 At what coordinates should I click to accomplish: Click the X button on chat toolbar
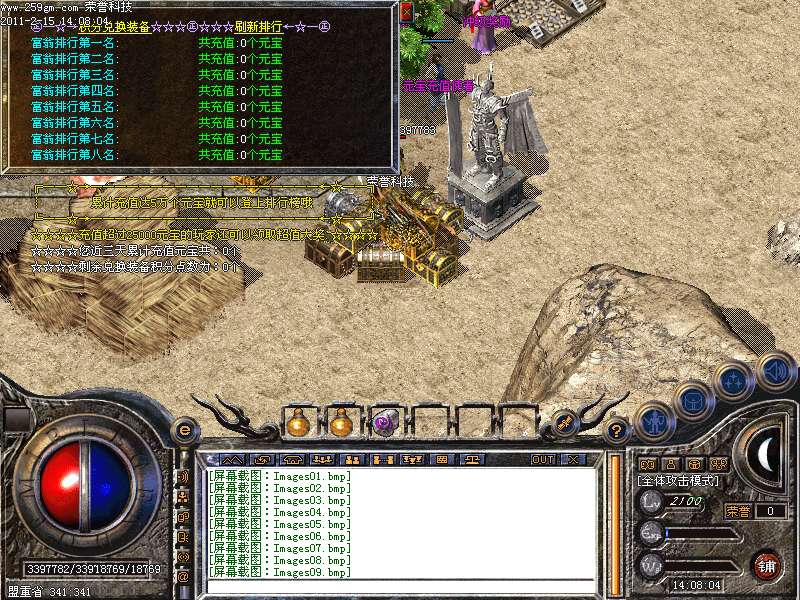tap(573, 459)
